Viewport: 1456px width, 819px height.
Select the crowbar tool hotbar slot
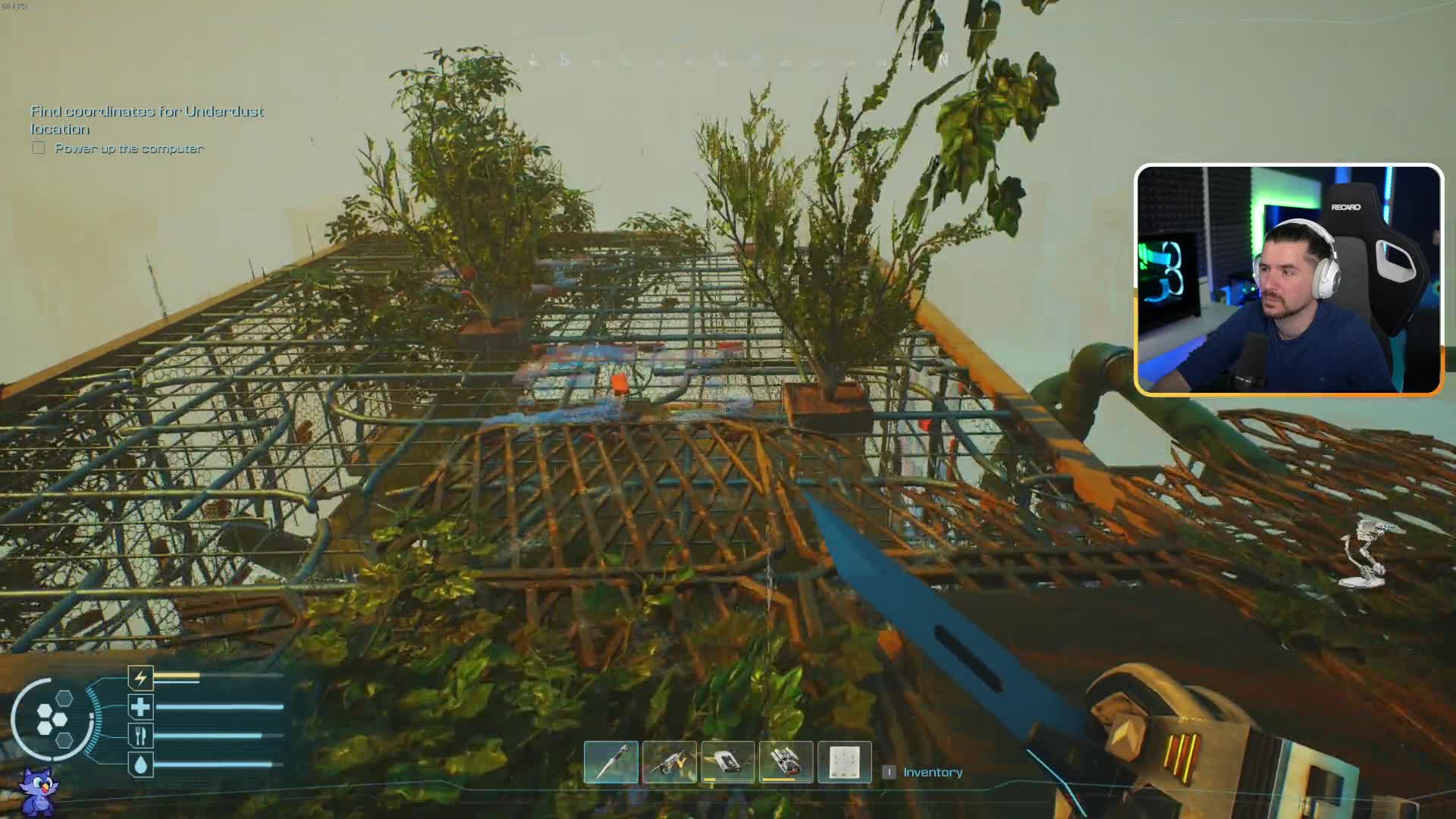pos(670,762)
